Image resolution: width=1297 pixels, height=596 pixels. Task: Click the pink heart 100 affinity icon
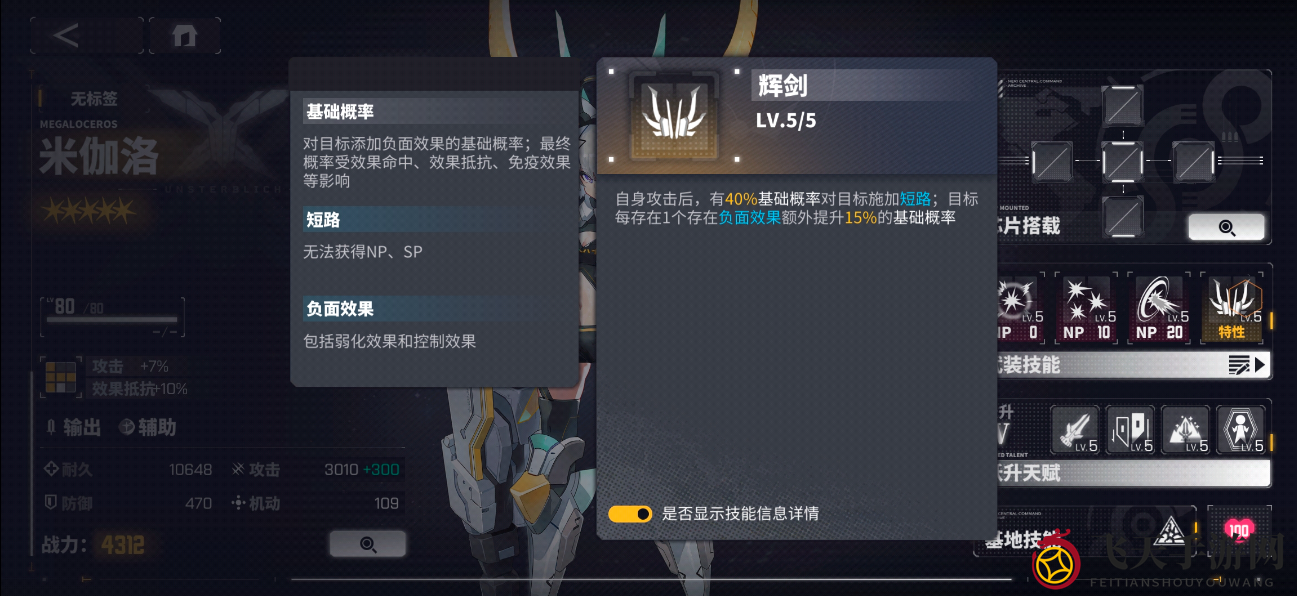click(x=1239, y=531)
